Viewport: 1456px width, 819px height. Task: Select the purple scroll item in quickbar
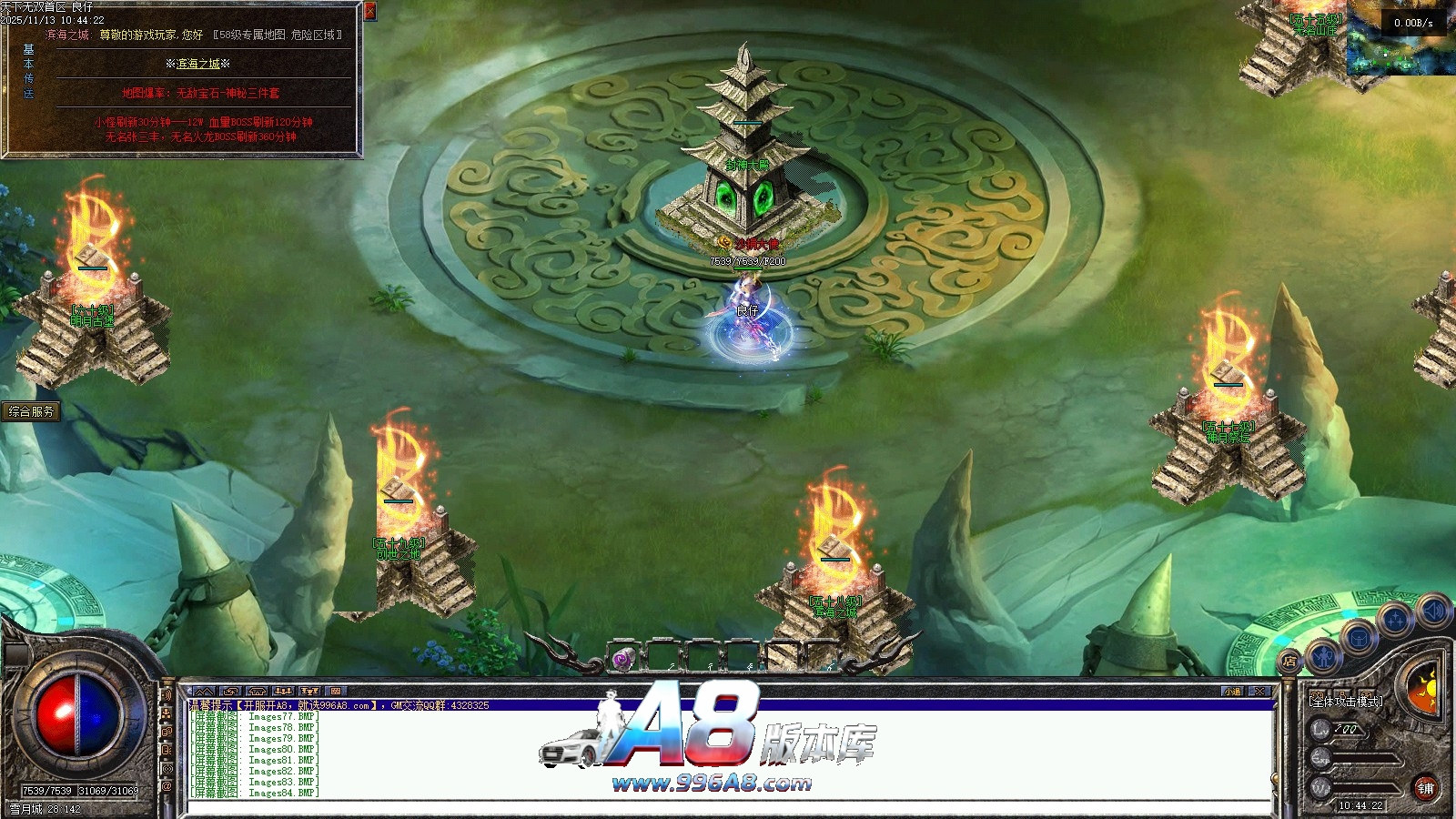click(x=623, y=659)
